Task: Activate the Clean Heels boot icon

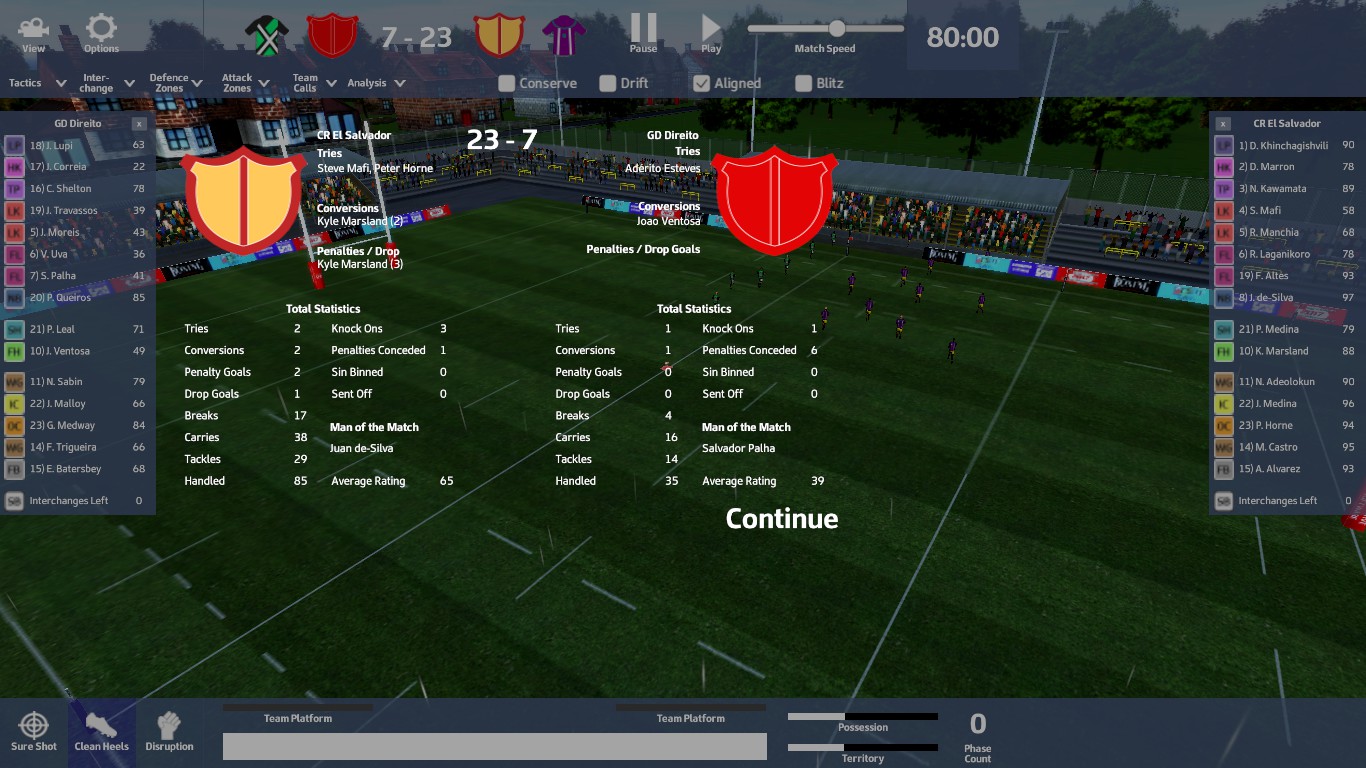Action: tap(101, 730)
